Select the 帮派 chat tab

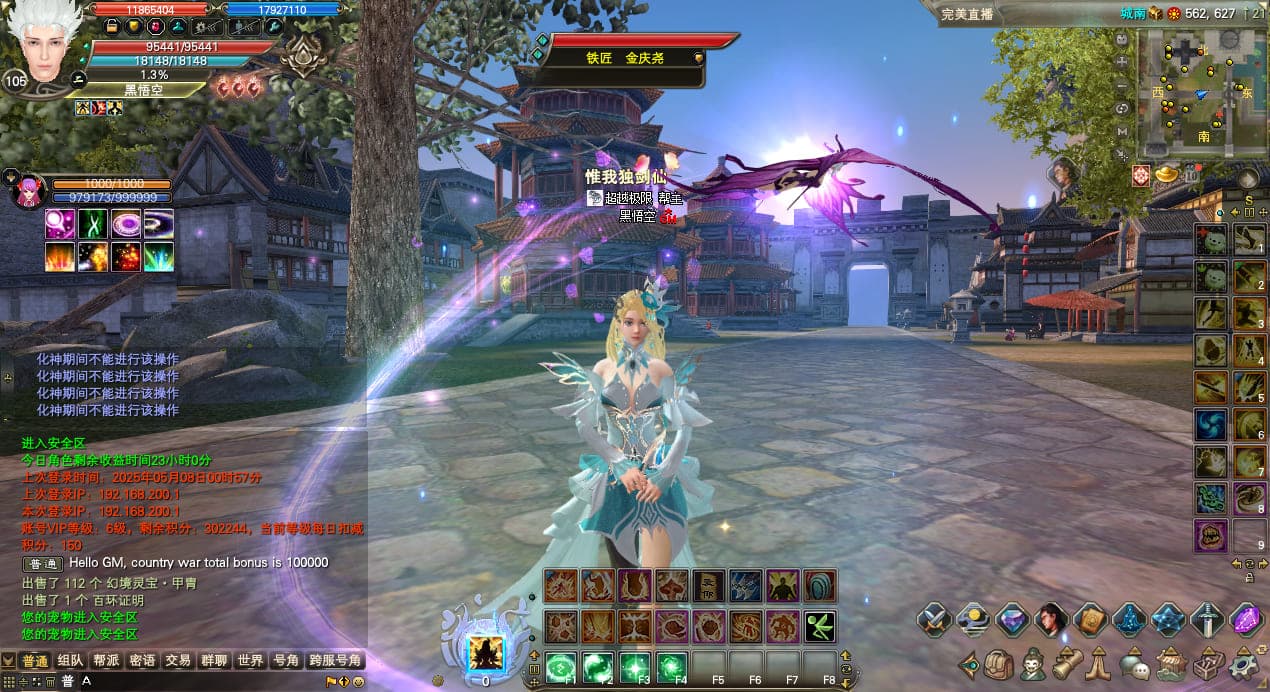[x=106, y=661]
